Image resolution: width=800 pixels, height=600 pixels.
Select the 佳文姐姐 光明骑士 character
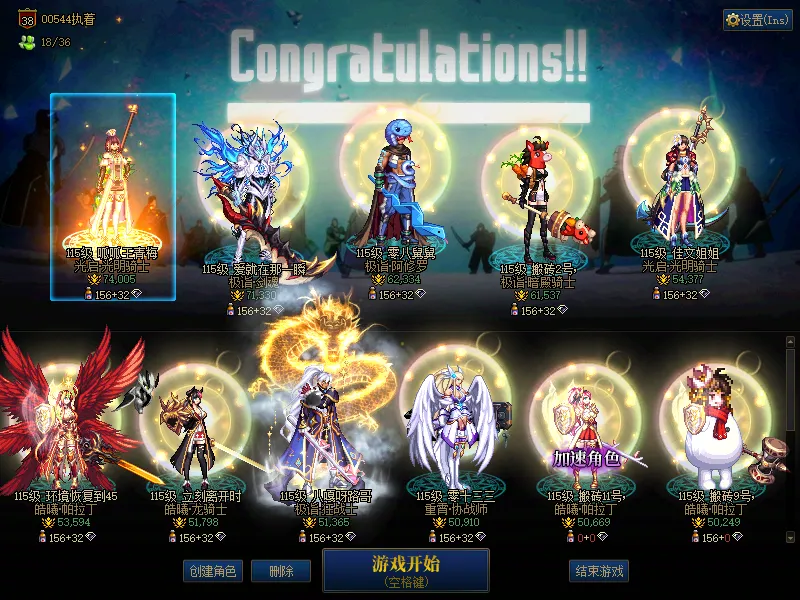(680, 195)
